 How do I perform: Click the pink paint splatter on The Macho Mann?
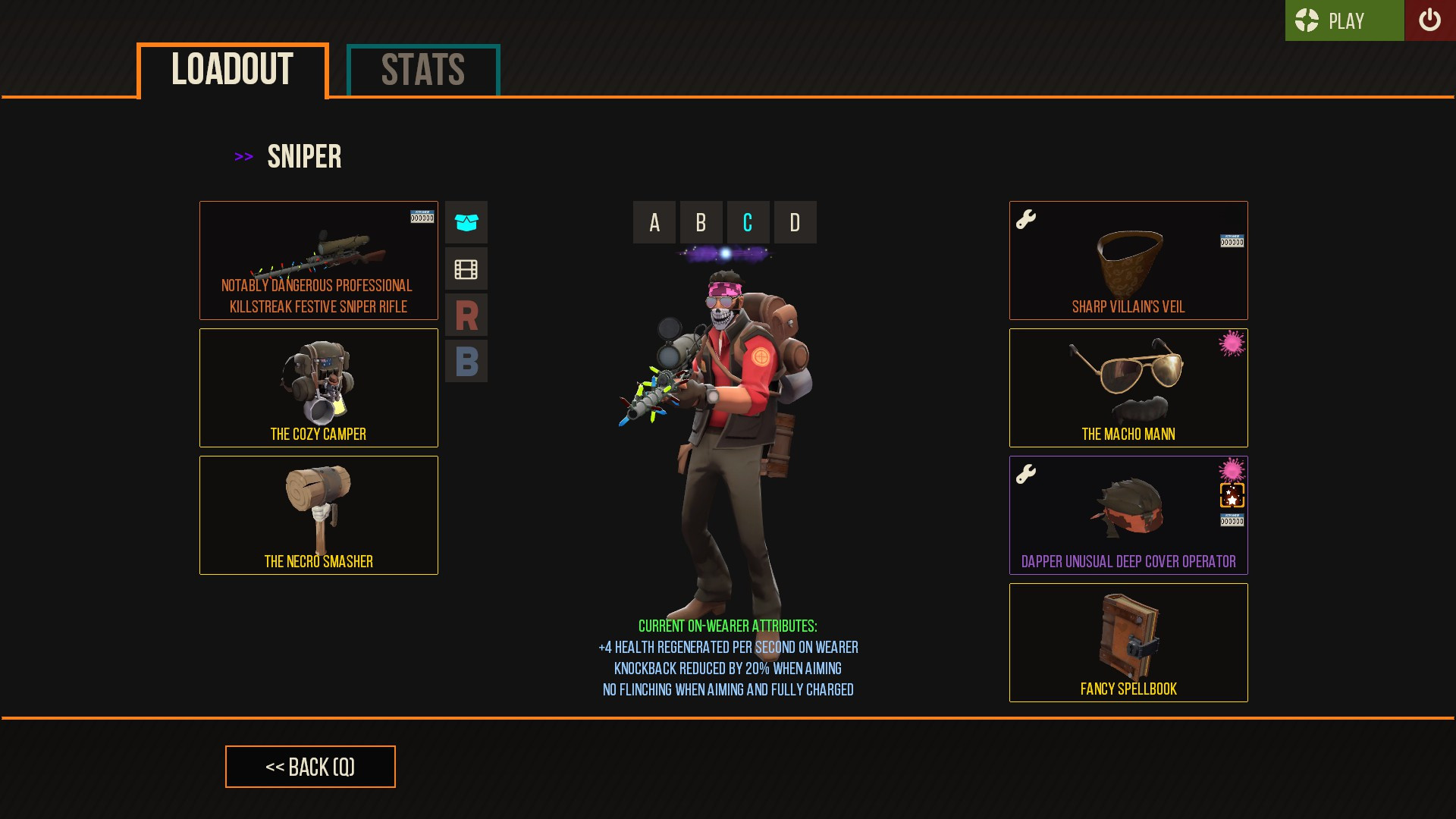1233,347
